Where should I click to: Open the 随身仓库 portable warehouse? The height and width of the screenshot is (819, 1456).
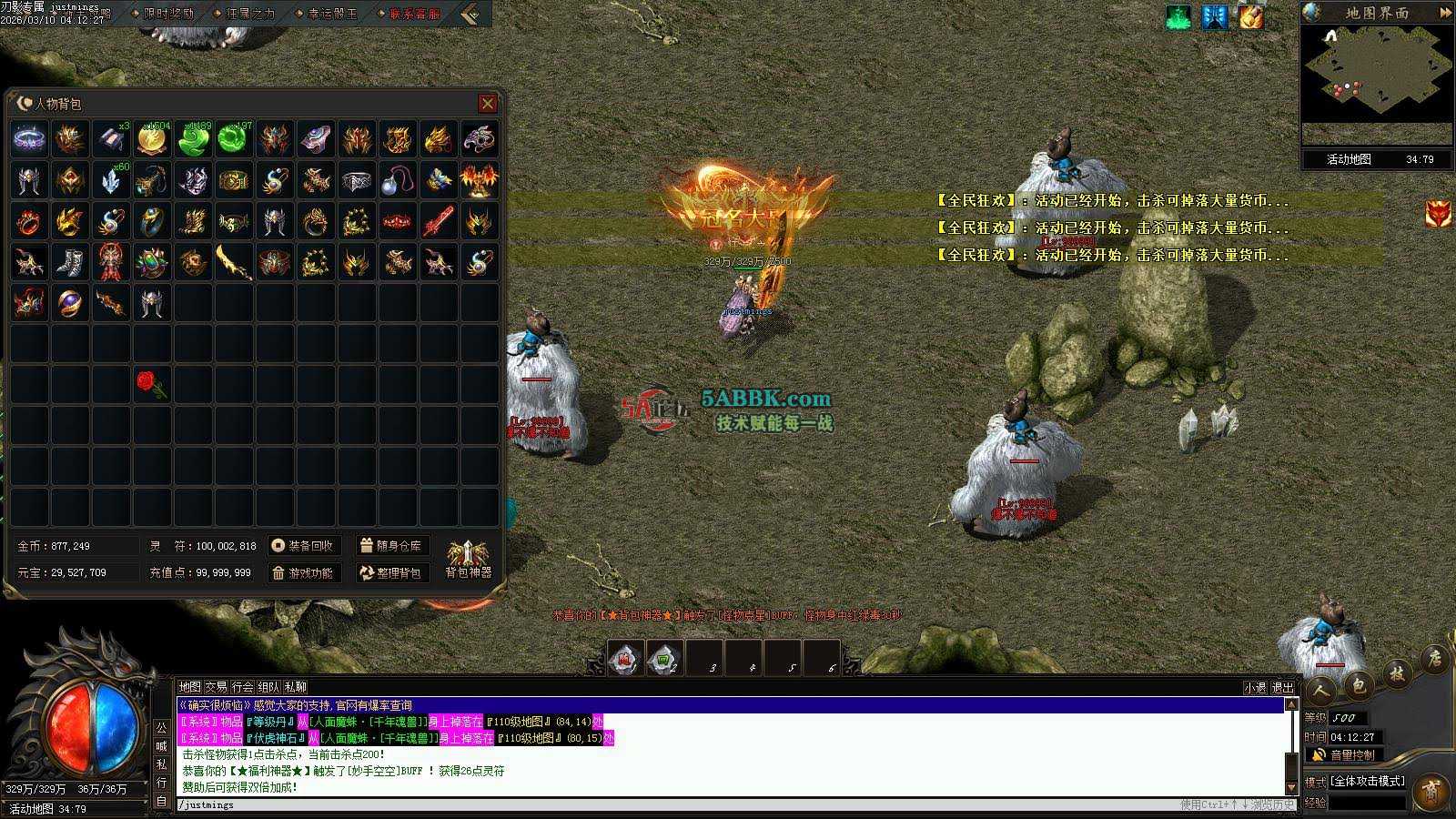pos(391,546)
